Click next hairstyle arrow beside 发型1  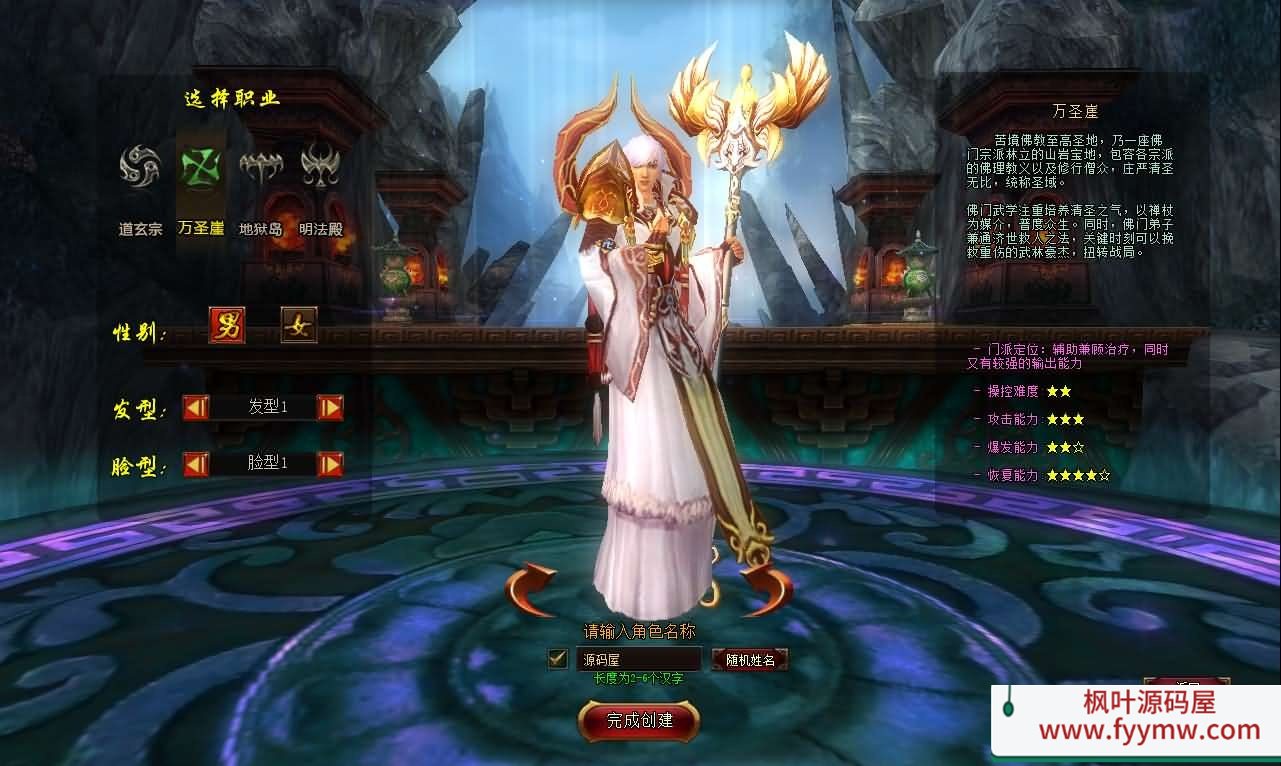[x=330, y=407]
